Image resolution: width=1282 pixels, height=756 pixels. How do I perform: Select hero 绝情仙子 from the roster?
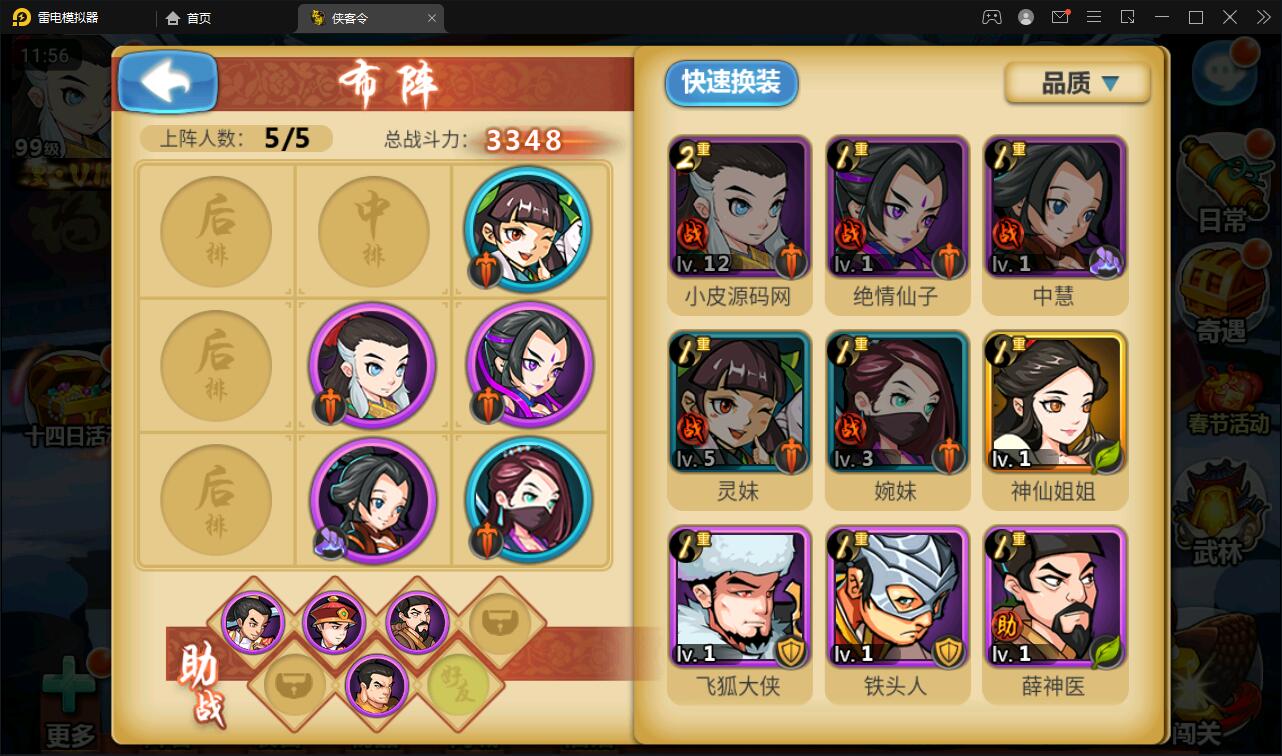coord(897,205)
